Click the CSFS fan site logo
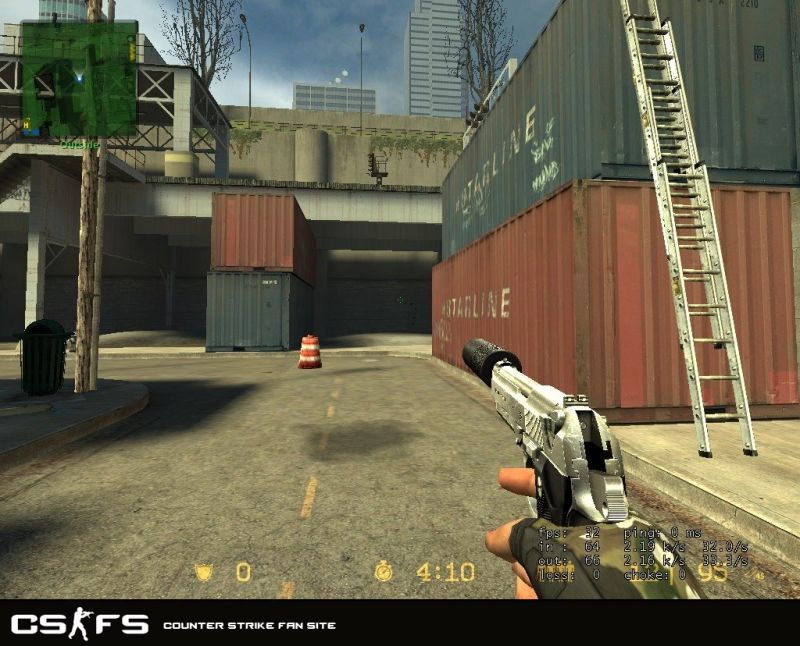 pos(80,625)
